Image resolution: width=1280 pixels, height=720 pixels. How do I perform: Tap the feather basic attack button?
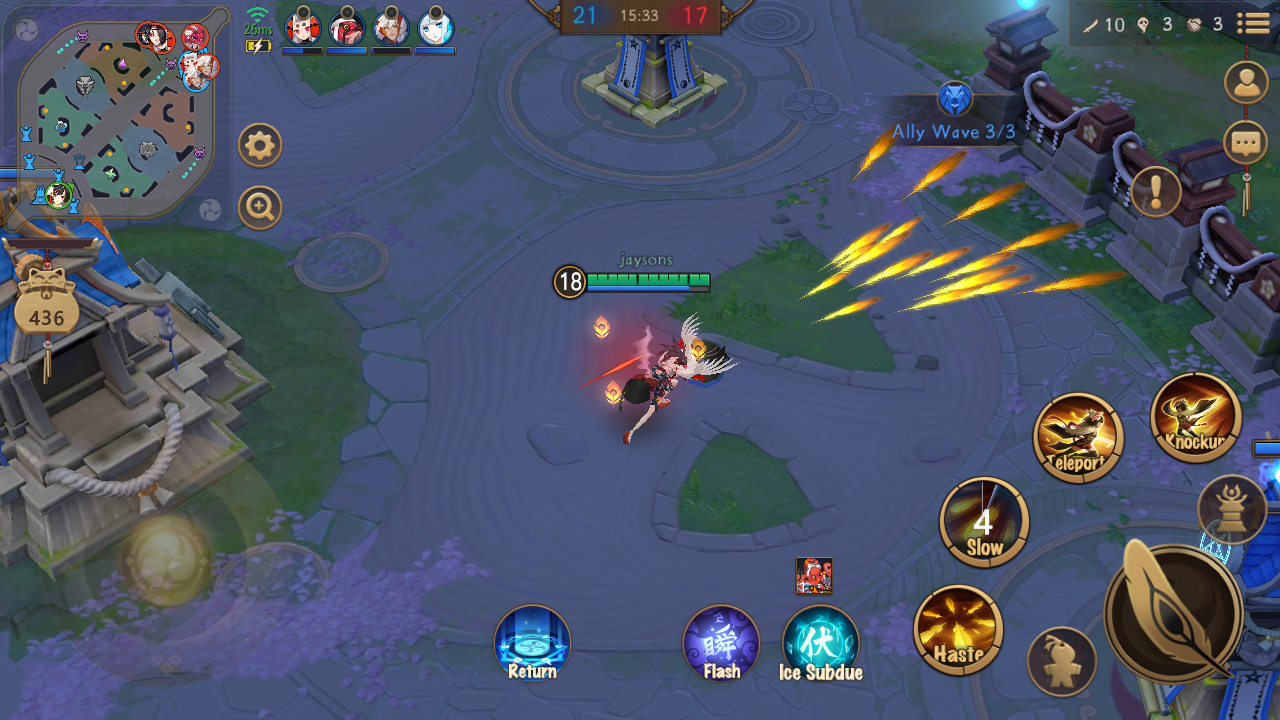click(1173, 613)
